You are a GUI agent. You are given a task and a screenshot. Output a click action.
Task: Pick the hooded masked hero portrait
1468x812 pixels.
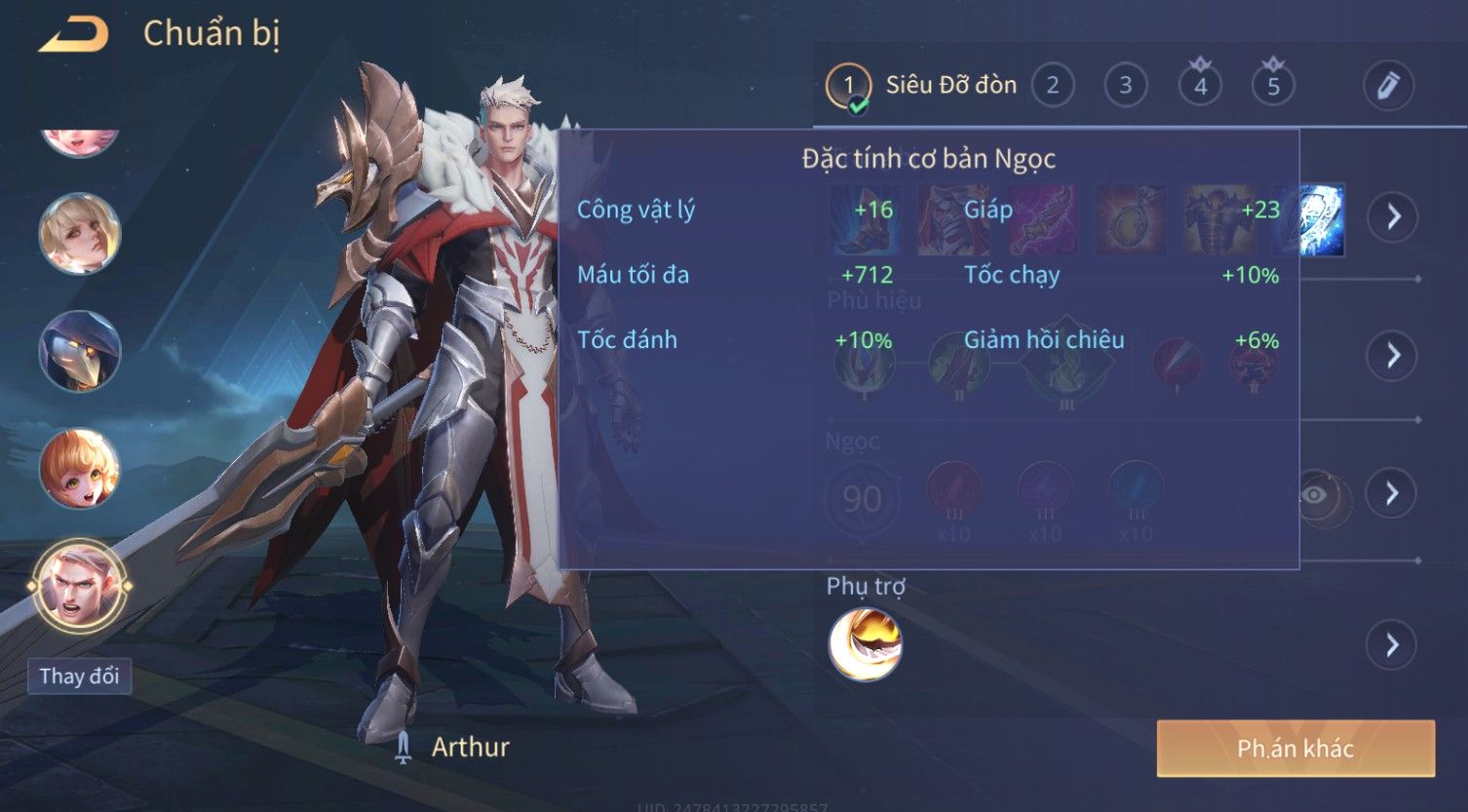[79, 351]
